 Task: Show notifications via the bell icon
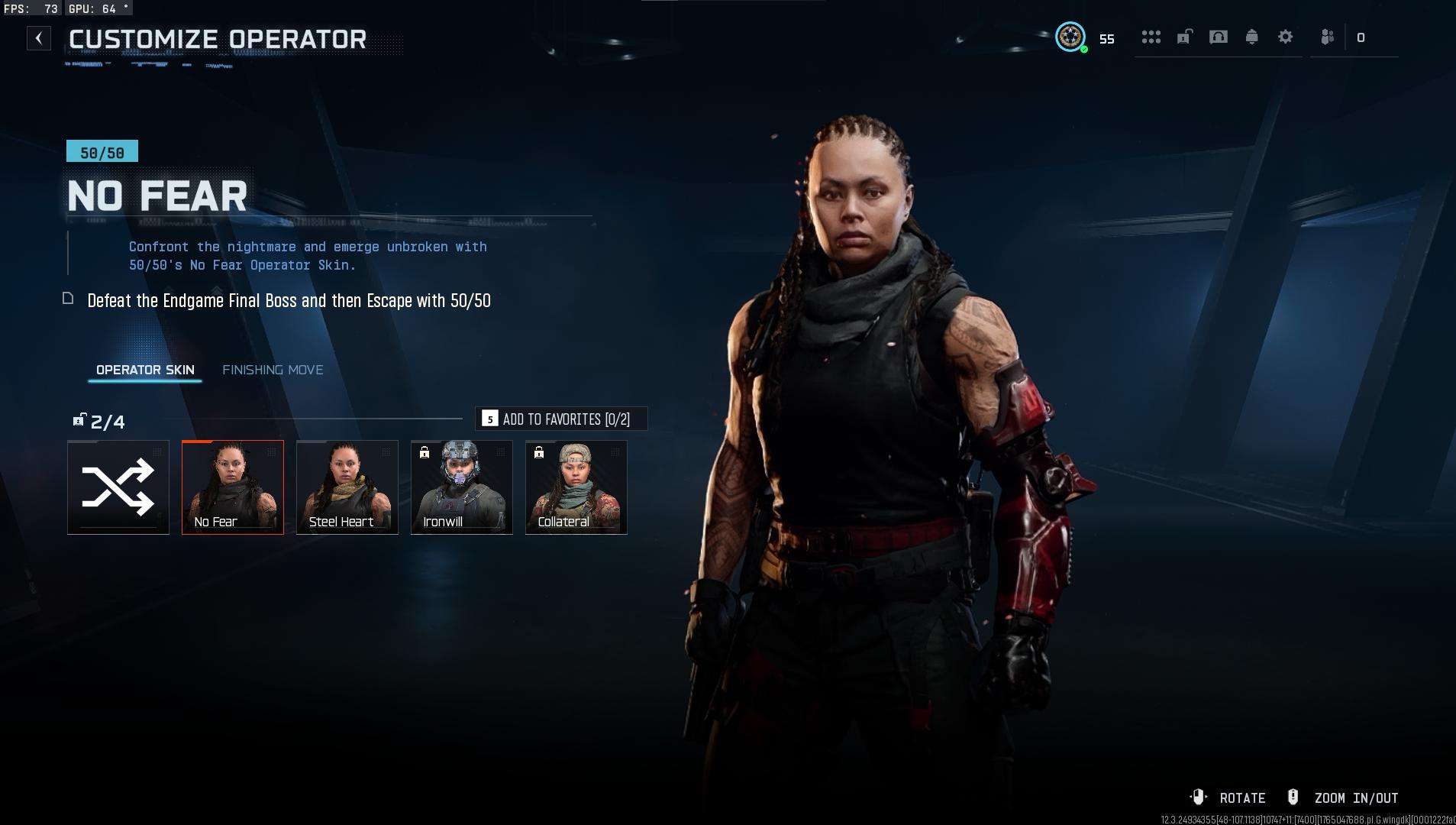(x=1252, y=37)
